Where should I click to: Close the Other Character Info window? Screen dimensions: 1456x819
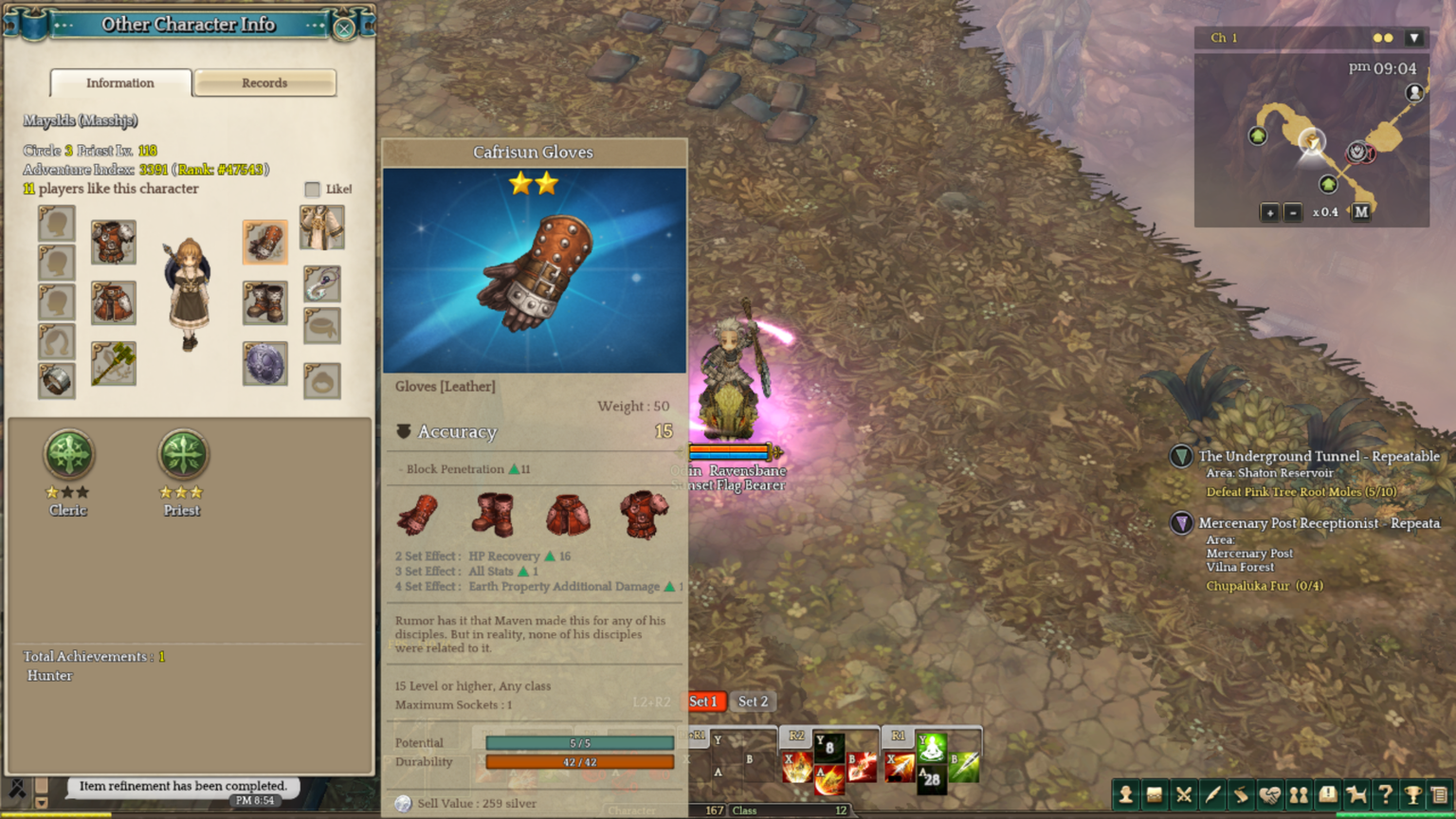[344, 27]
